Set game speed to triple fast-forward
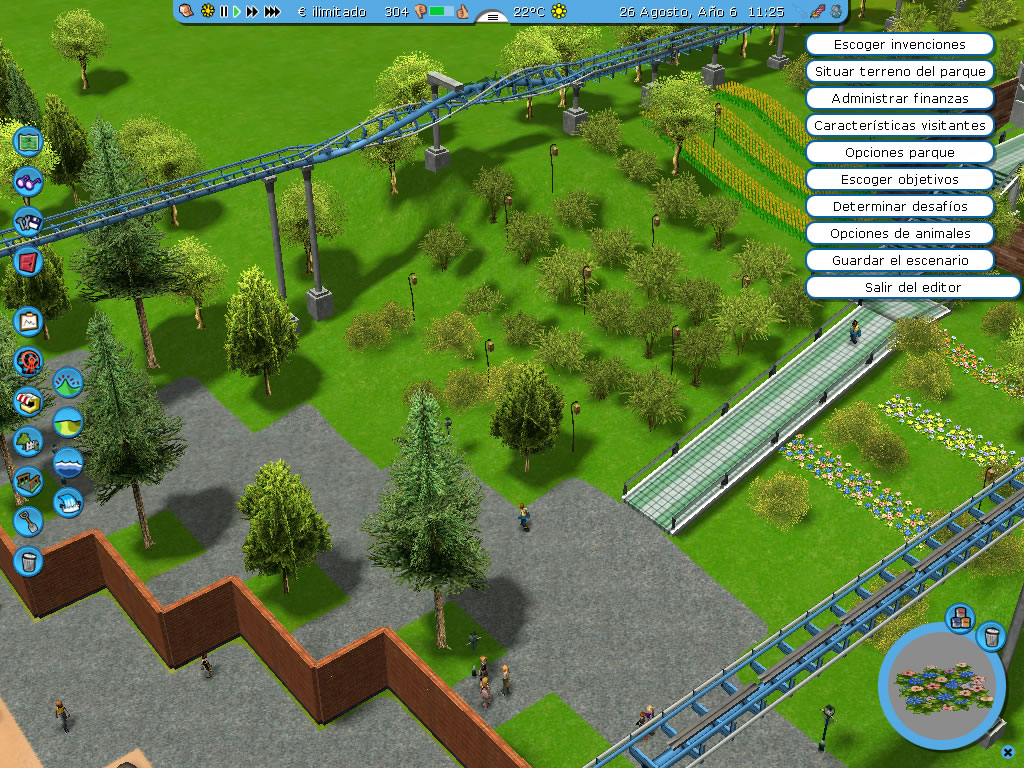 [x=271, y=12]
